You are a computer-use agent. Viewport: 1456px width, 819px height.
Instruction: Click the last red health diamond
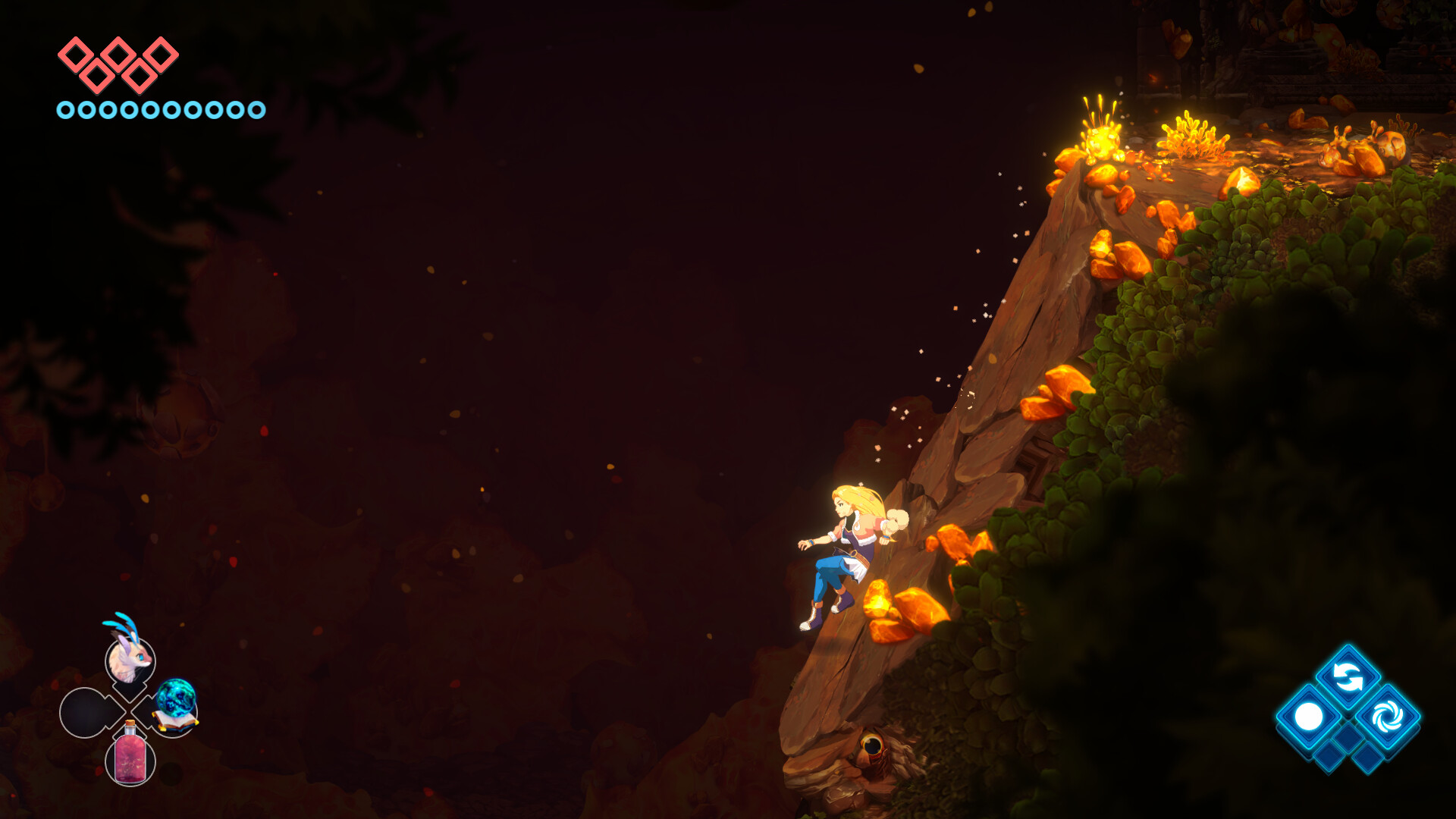pos(160,55)
